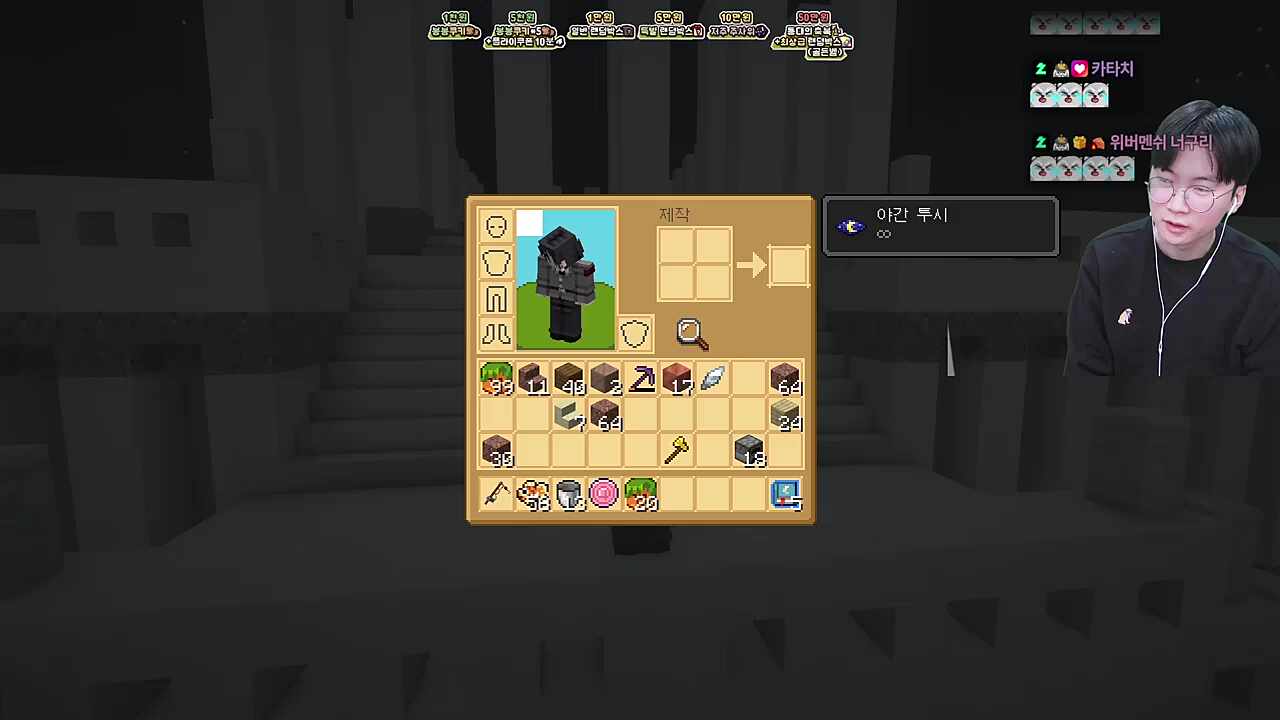1280x720 pixels.
Task: Select the empty chestplate armor slot
Action: click(x=496, y=262)
